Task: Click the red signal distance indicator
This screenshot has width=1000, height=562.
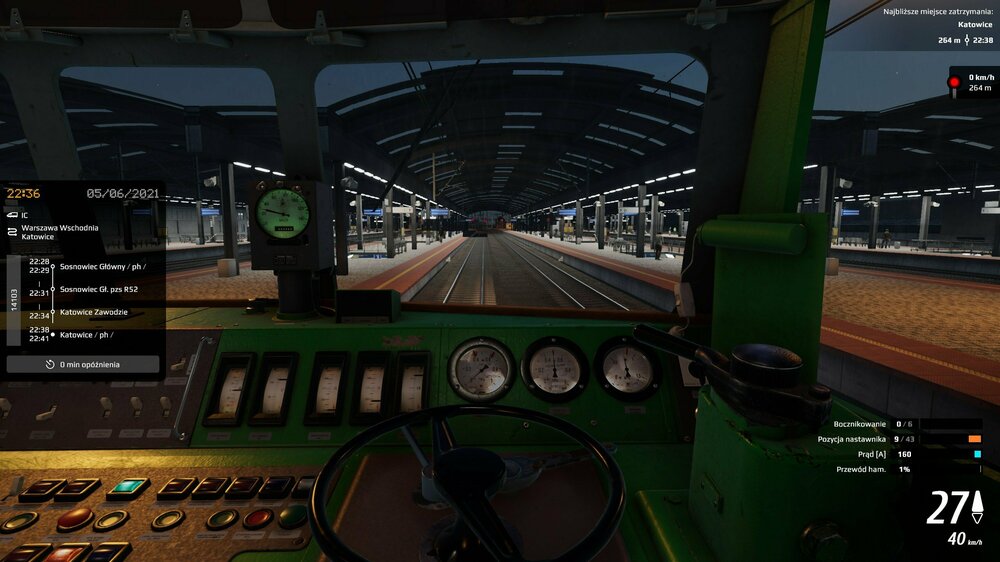Action: click(972, 83)
